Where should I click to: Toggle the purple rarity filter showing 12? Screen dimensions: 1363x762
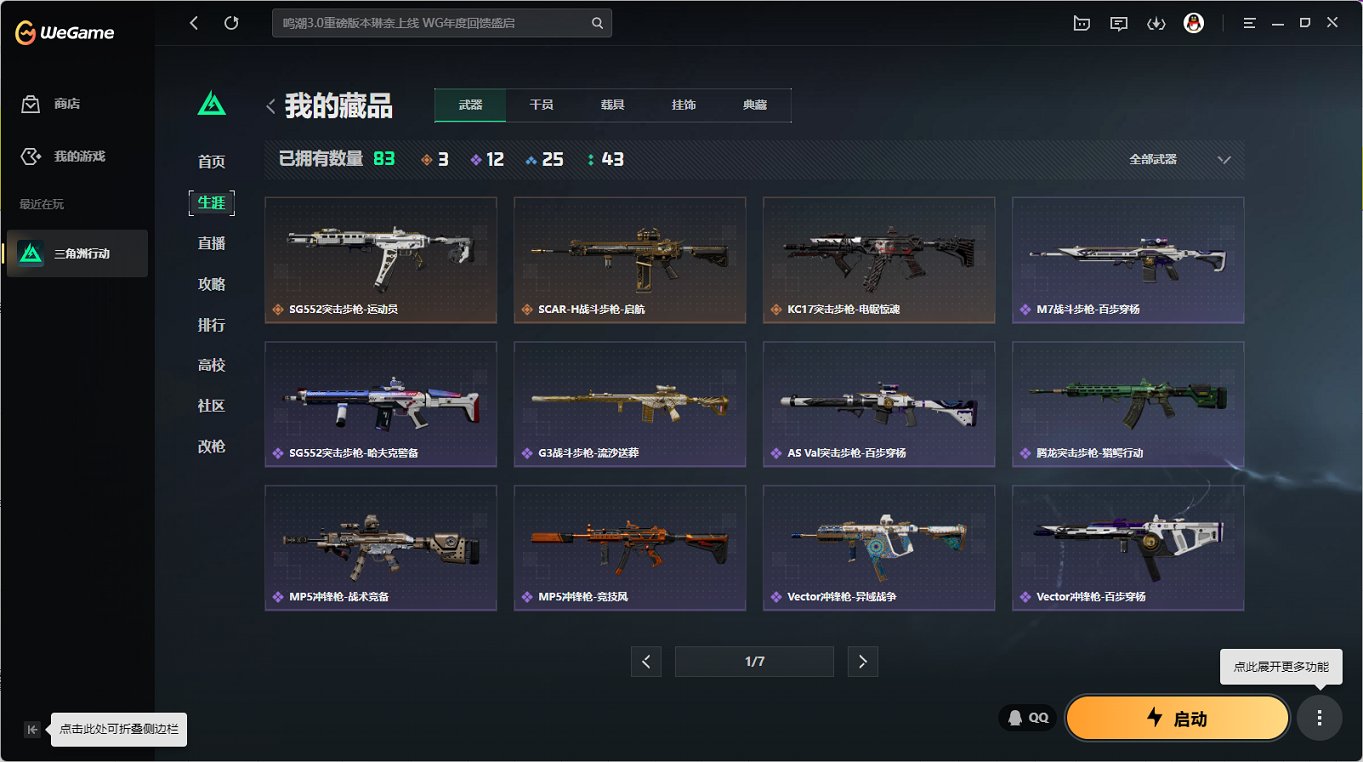pos(487,158)
